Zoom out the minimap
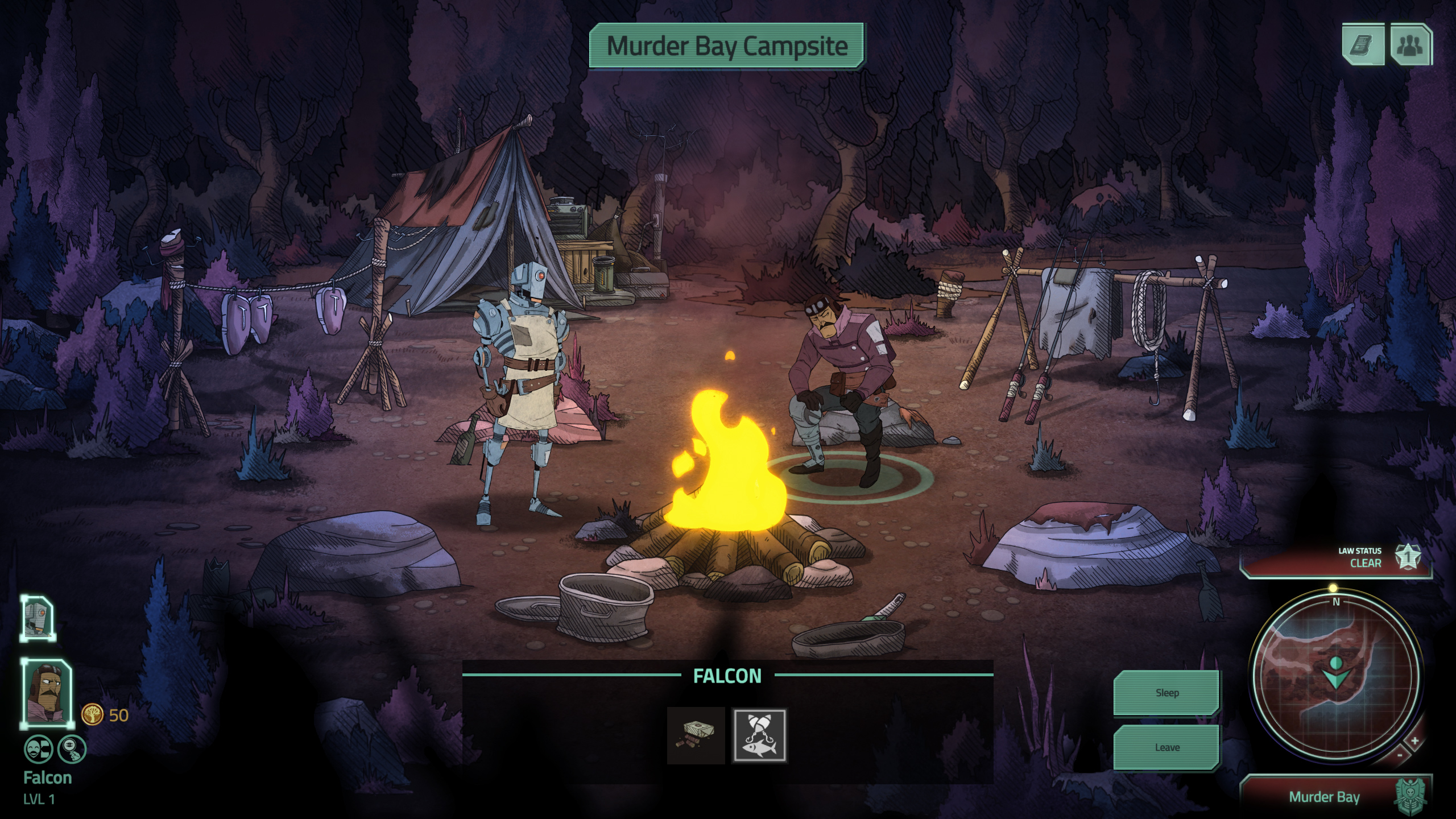 [1400, 755]
